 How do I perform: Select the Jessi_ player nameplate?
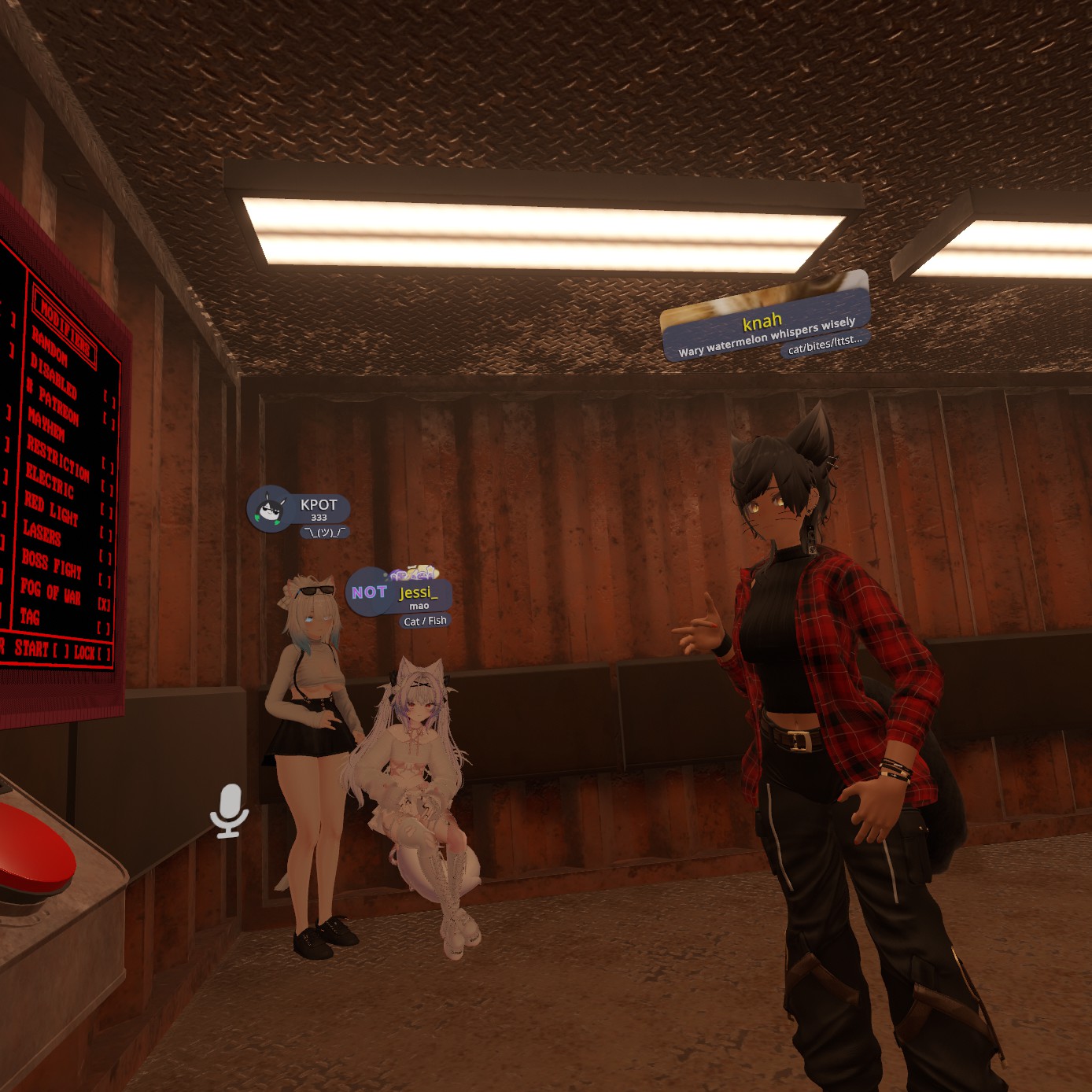pyautogui.click(x=400, y=594)
